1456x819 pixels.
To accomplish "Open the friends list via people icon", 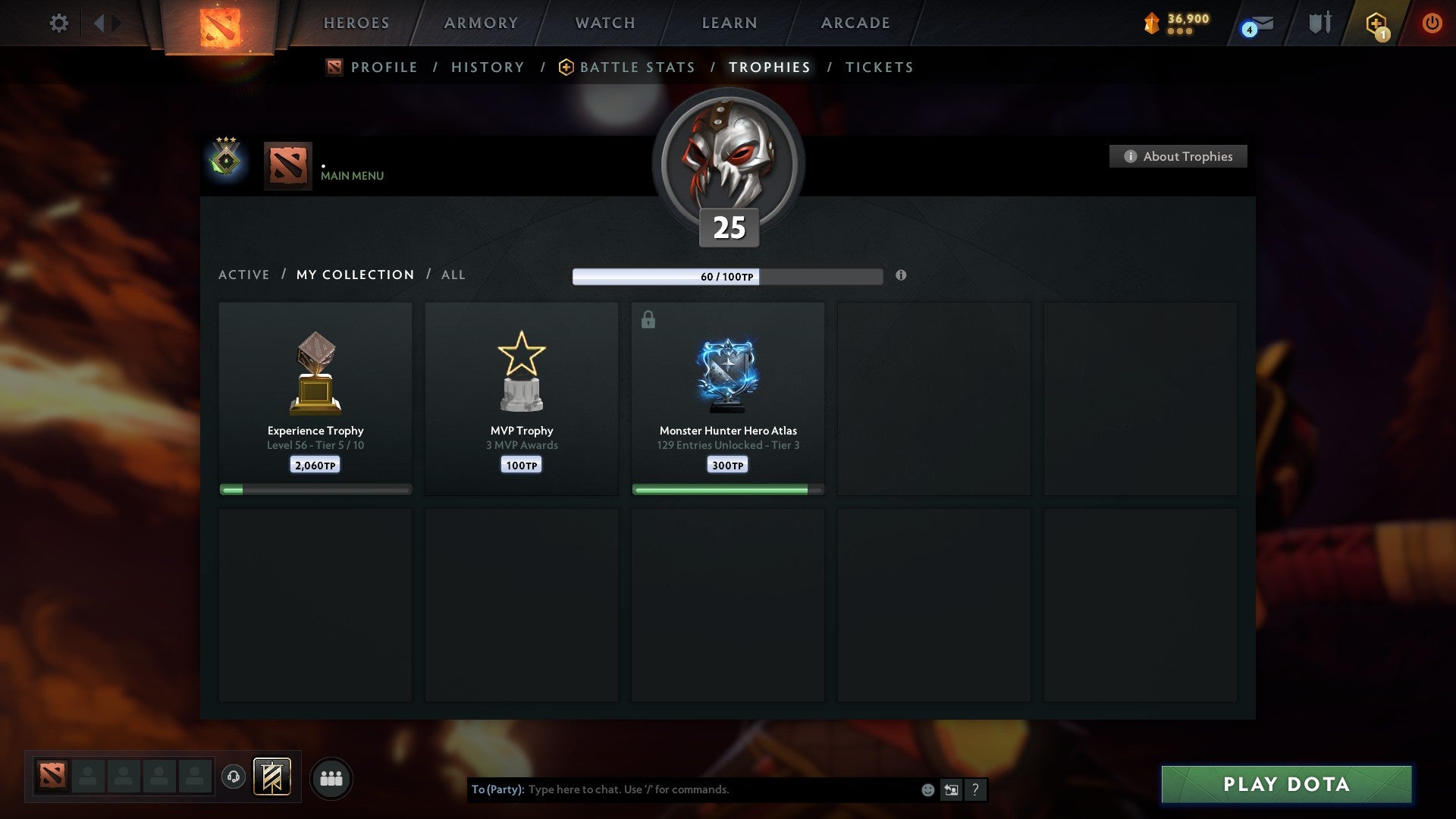I will click(x=331, y=777).
